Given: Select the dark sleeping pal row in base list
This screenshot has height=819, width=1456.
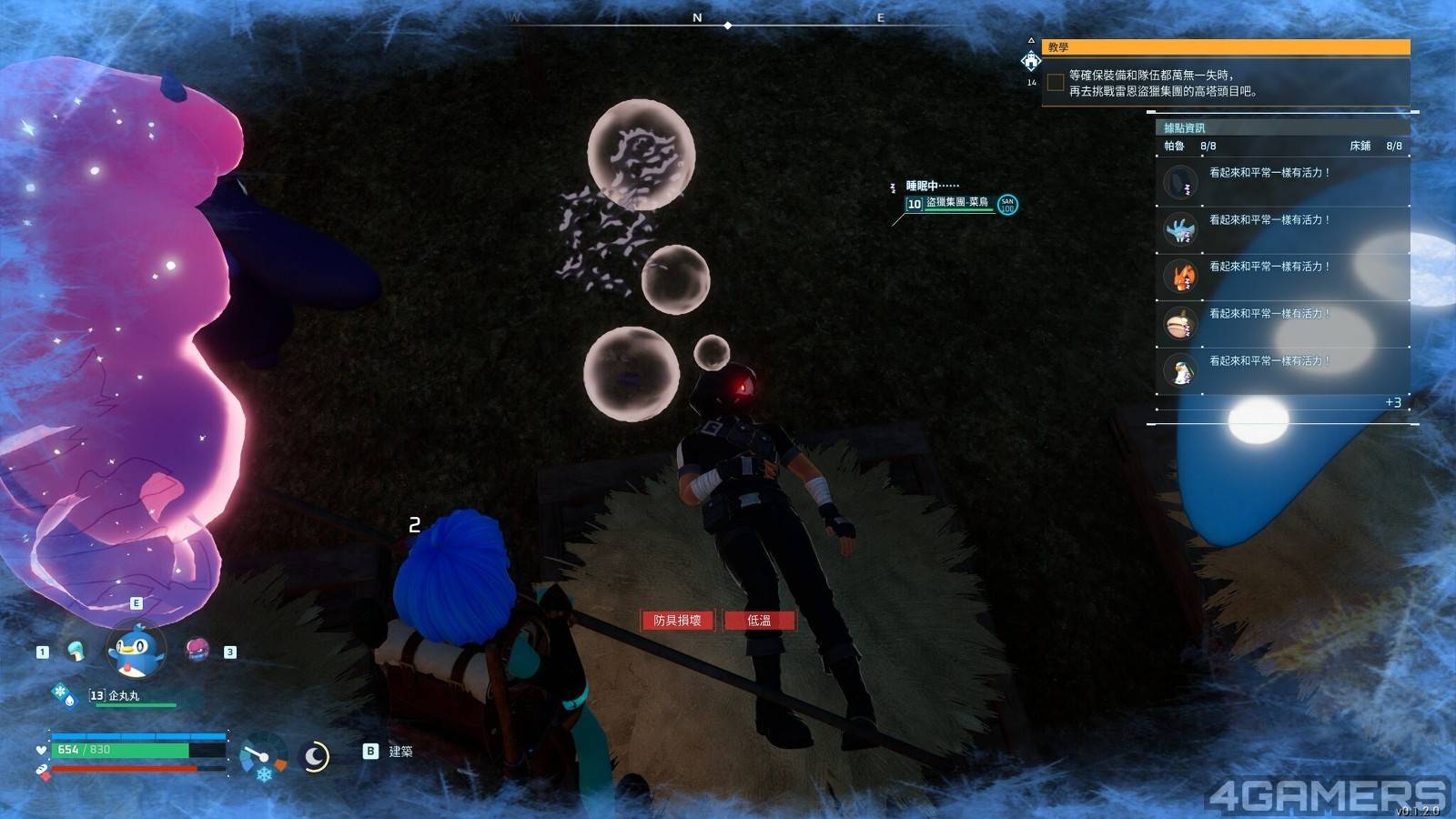Looking at the screenshot, I should [1180, 182].
